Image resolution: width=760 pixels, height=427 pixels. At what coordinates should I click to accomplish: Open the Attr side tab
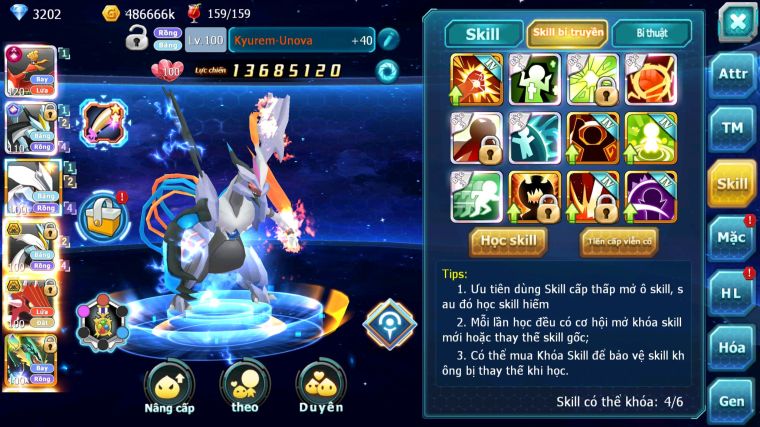[x=732, y=75]
